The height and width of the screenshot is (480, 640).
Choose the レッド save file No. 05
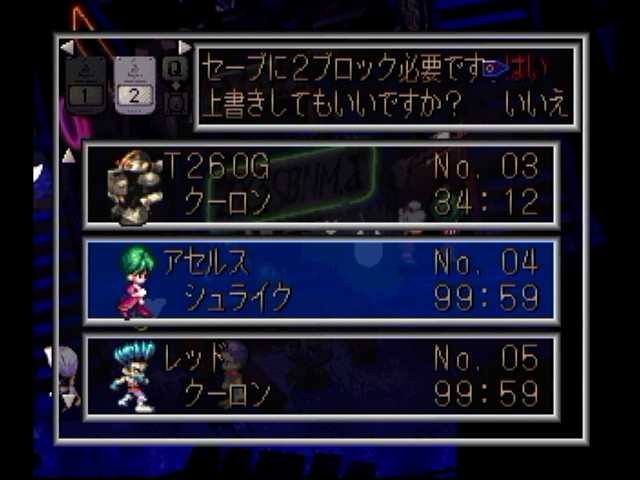click(x=320, y=375)
